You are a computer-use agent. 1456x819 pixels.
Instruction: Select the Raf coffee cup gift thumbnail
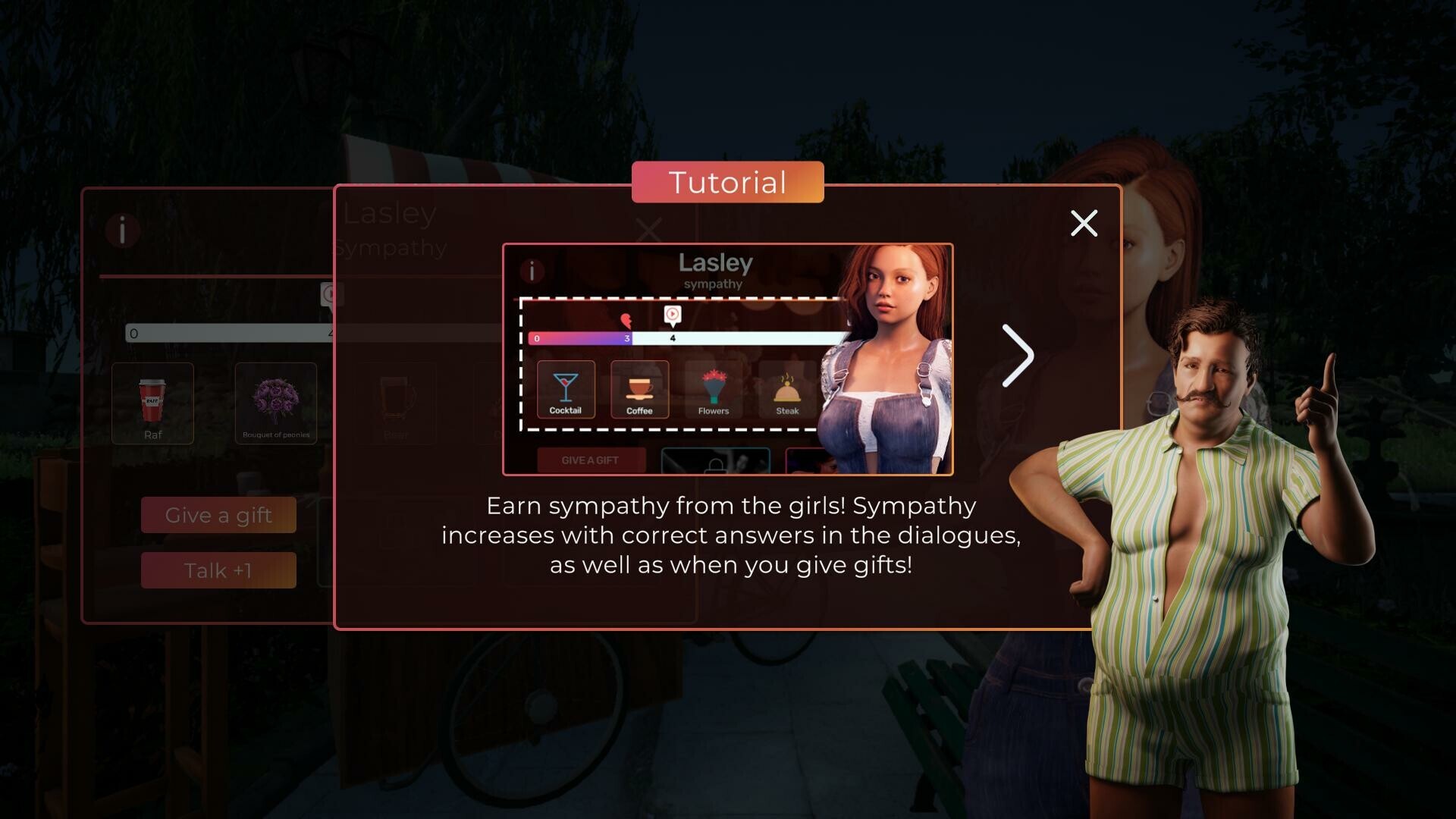point(152,403)
